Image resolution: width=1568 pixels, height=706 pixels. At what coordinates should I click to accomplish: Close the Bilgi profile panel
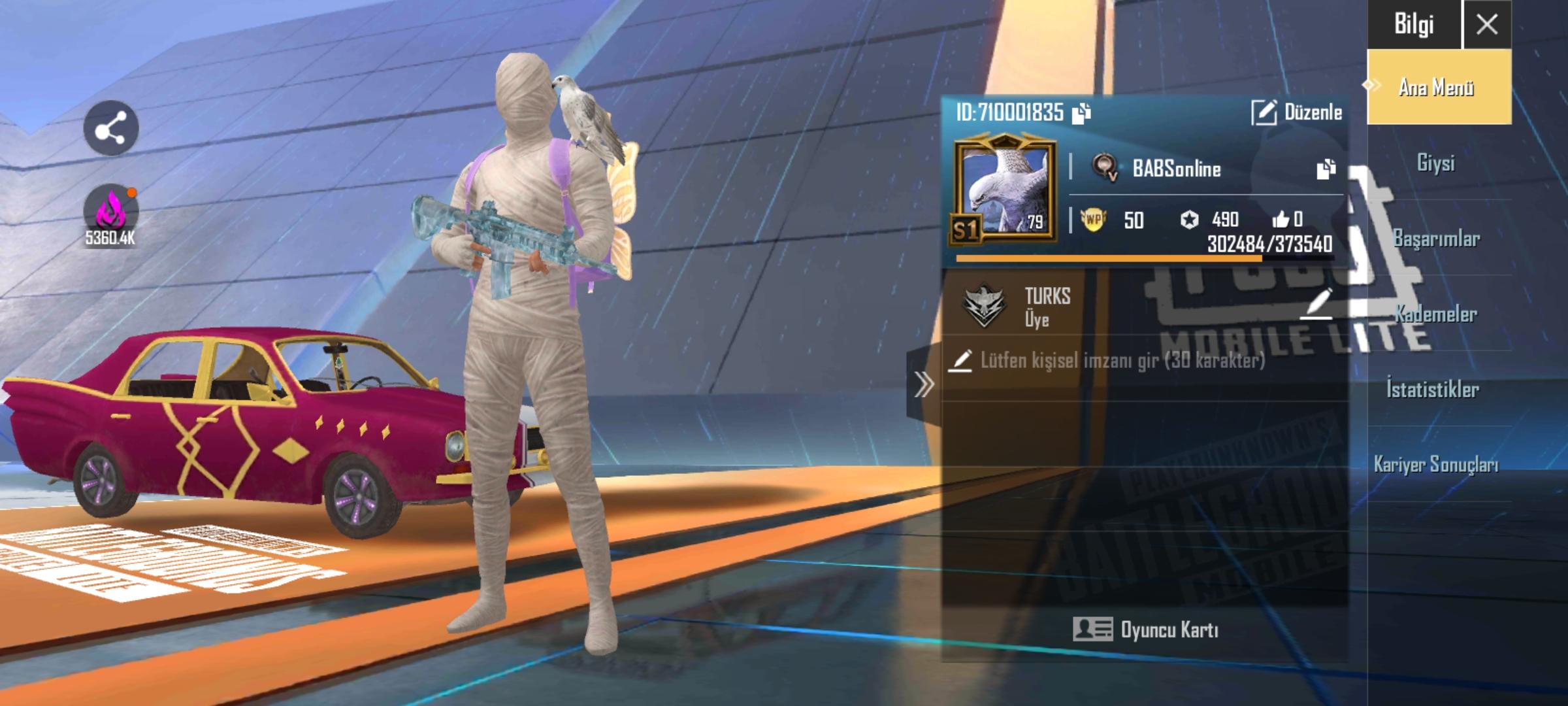point(1487,25)
